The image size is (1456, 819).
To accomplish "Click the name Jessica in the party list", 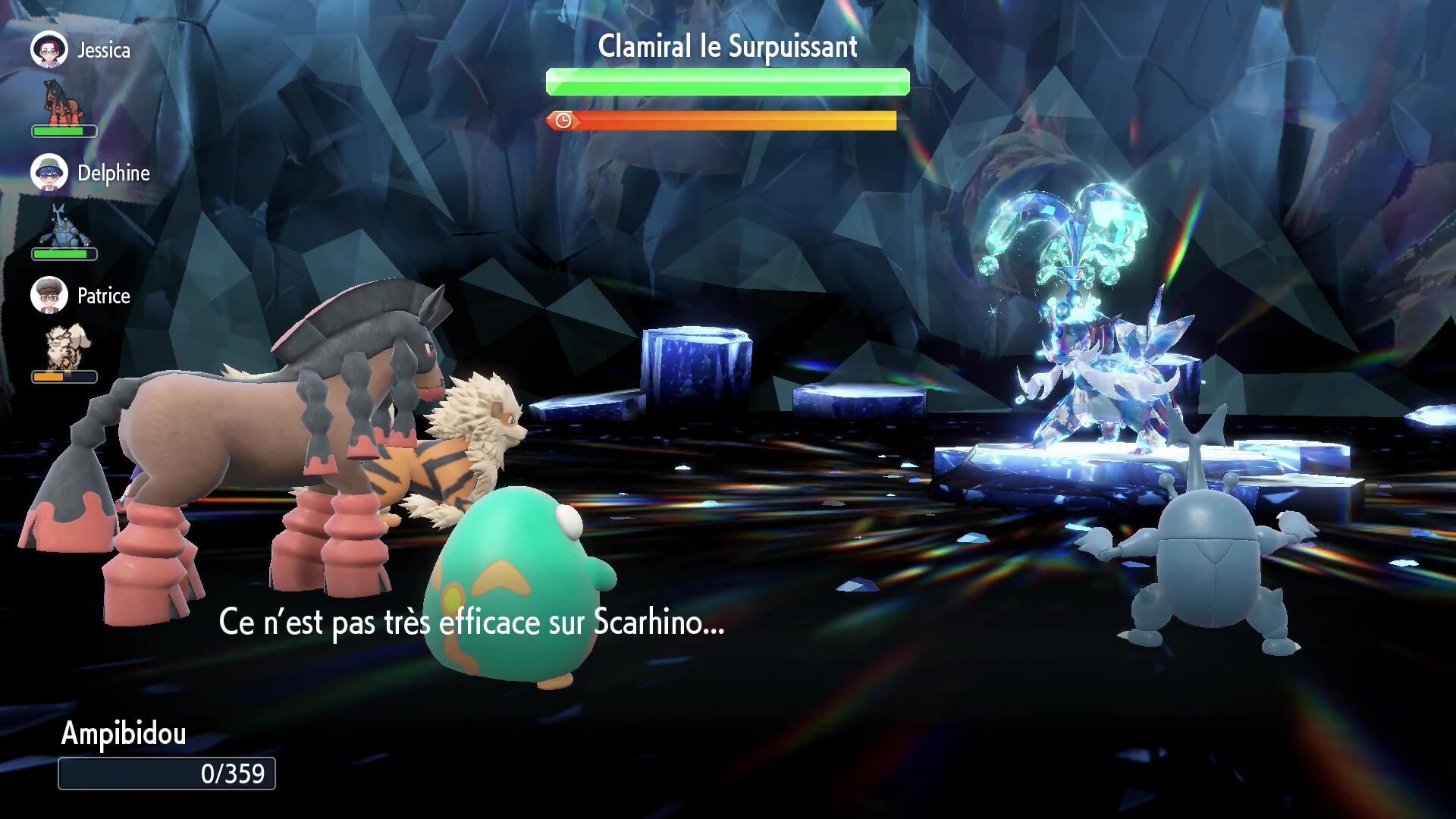I will (105, 49).
